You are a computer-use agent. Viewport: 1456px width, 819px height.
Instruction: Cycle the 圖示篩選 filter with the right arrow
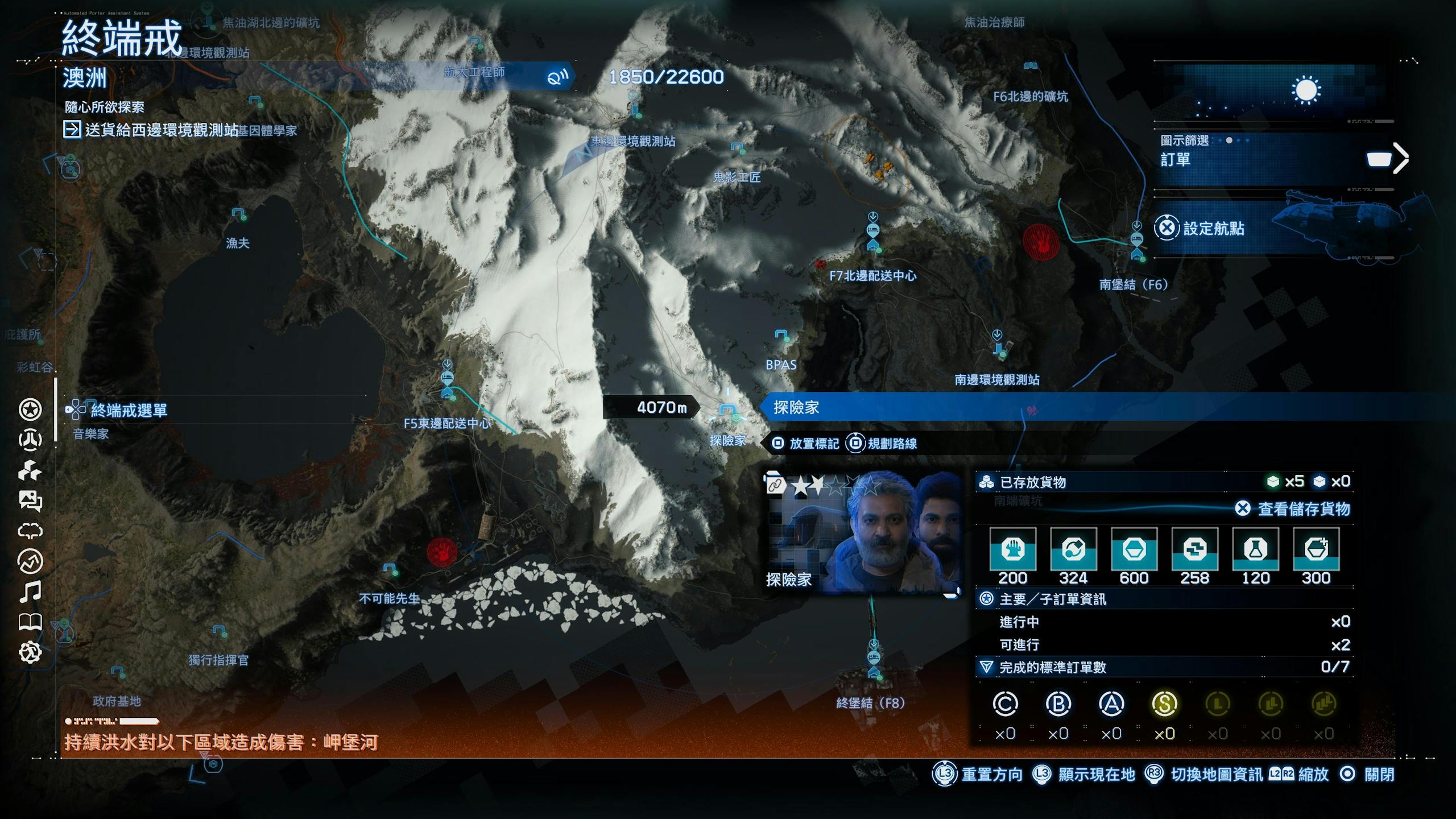tap(1401, 158)
